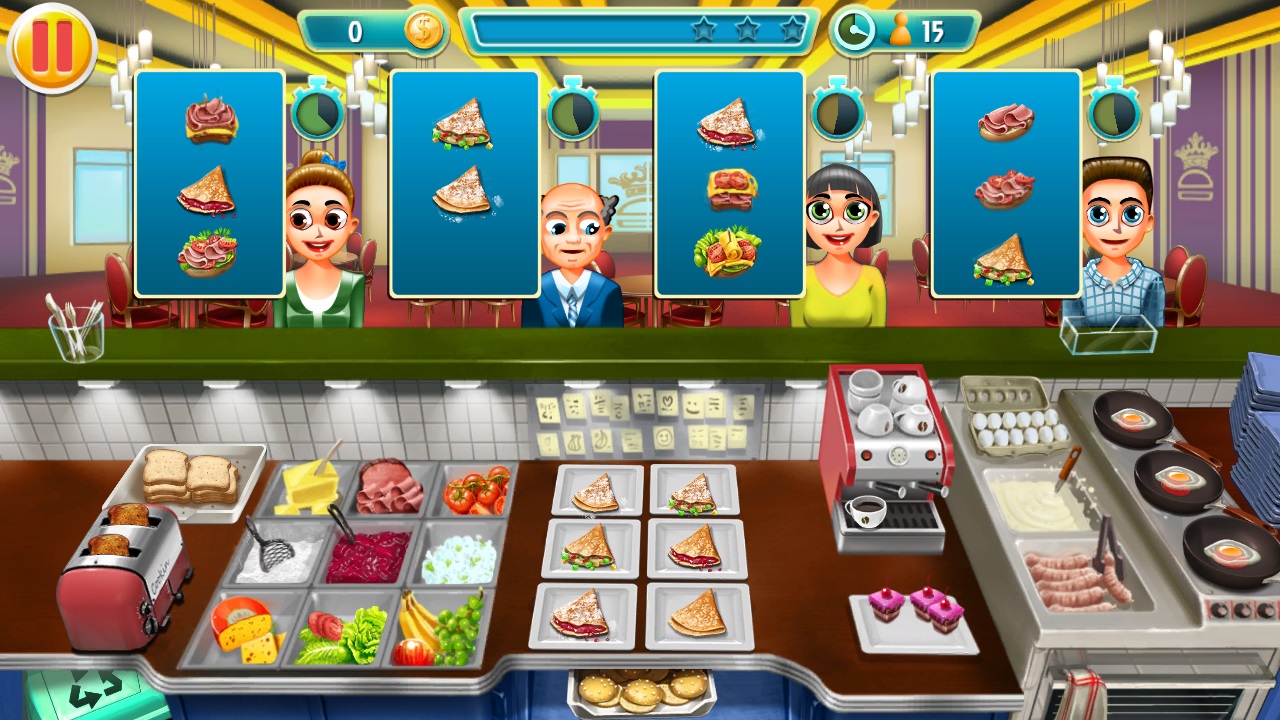Click the coffee machine to brew coffee
This screenshot has width=1280, height=720.
point(888,450)
